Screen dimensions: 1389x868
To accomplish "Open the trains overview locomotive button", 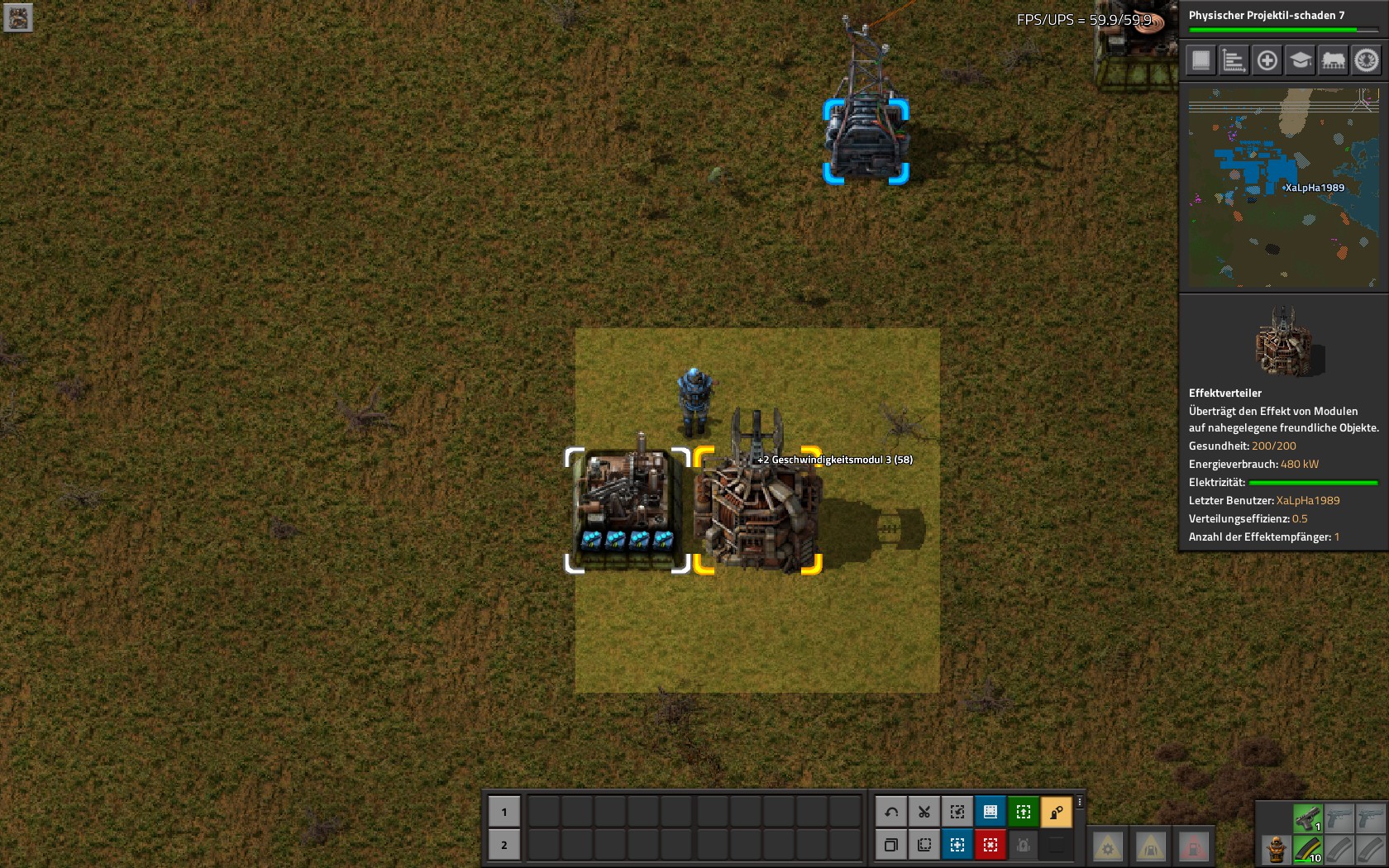I will tap(1333, 60).
